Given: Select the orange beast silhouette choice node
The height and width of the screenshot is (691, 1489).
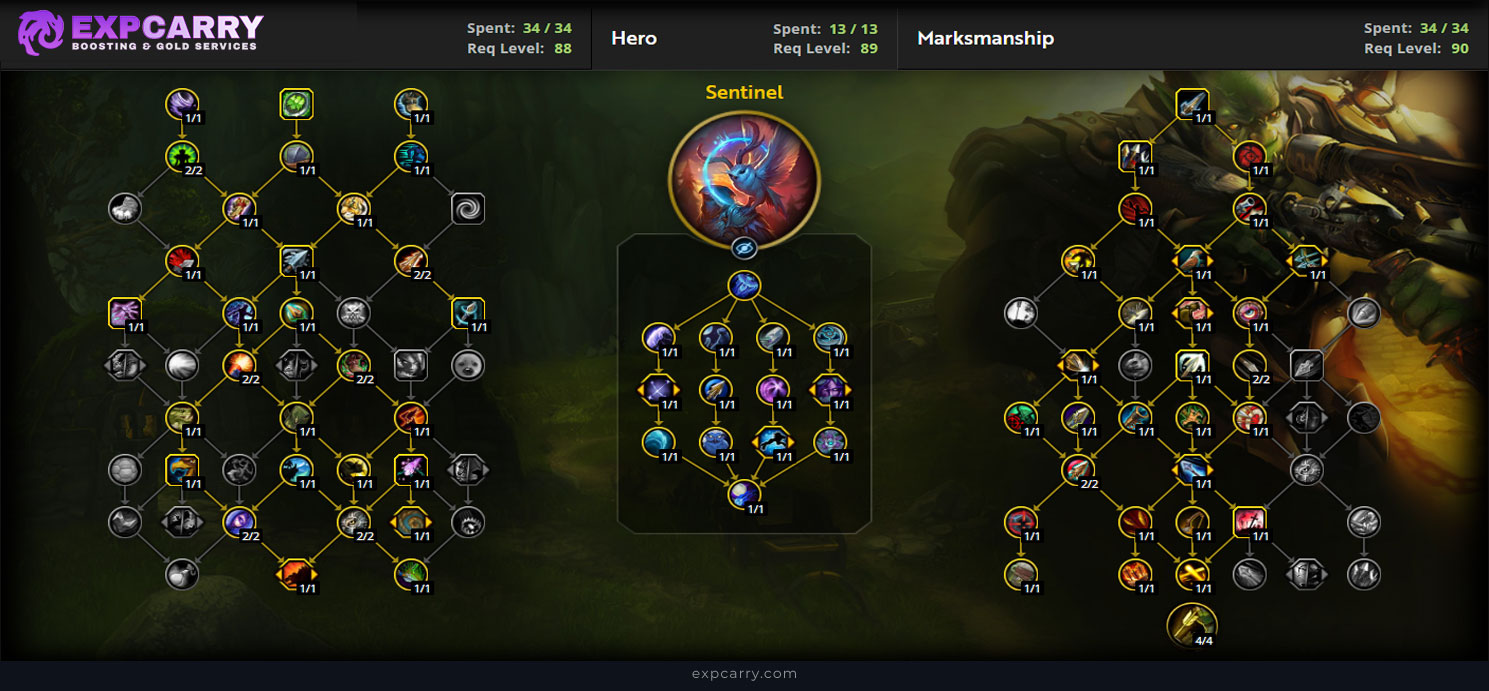Looking at the screenshot, I should click(x=296, y=573).
